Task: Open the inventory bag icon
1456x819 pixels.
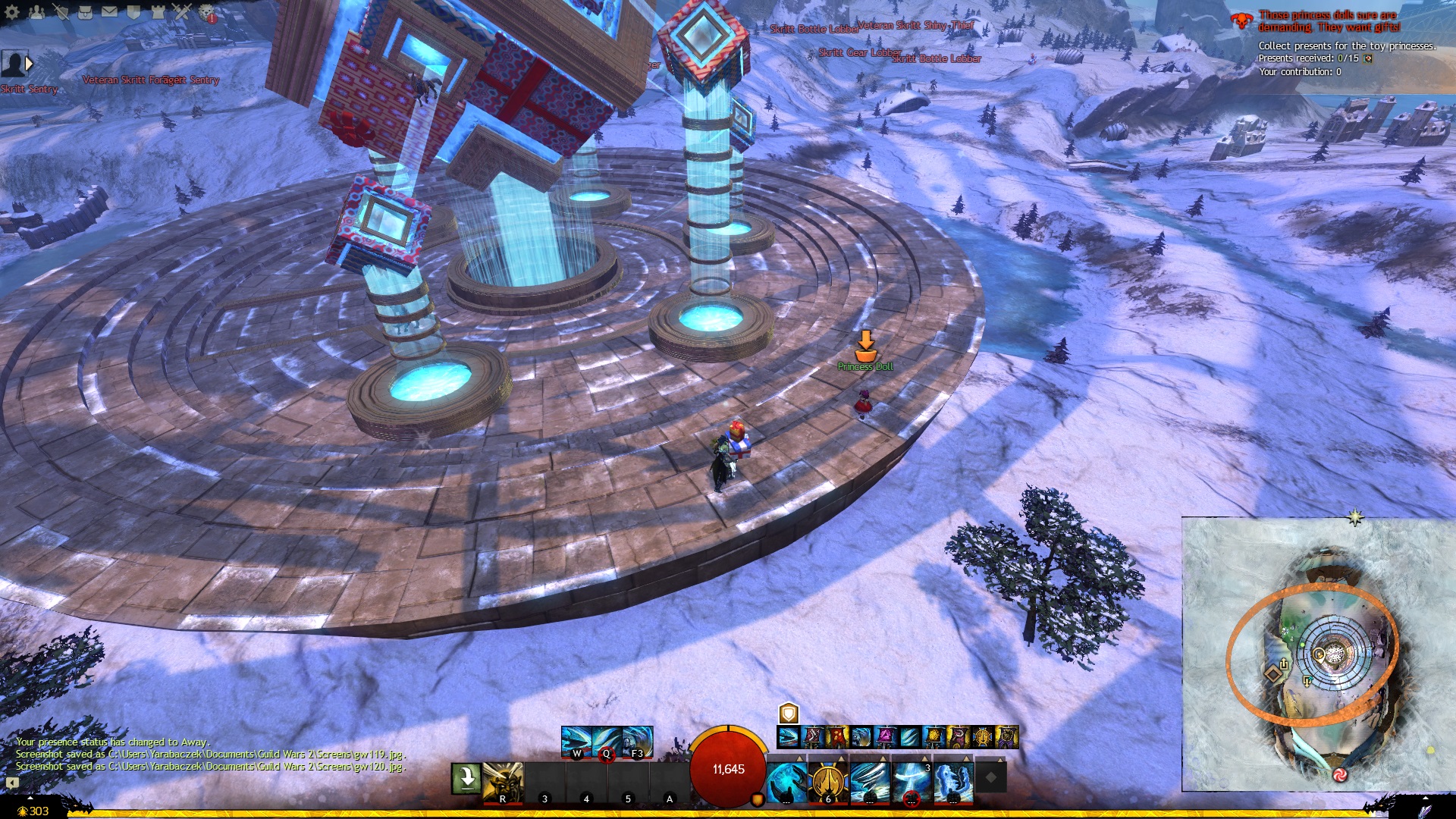Action: click(x=85, y=12)
